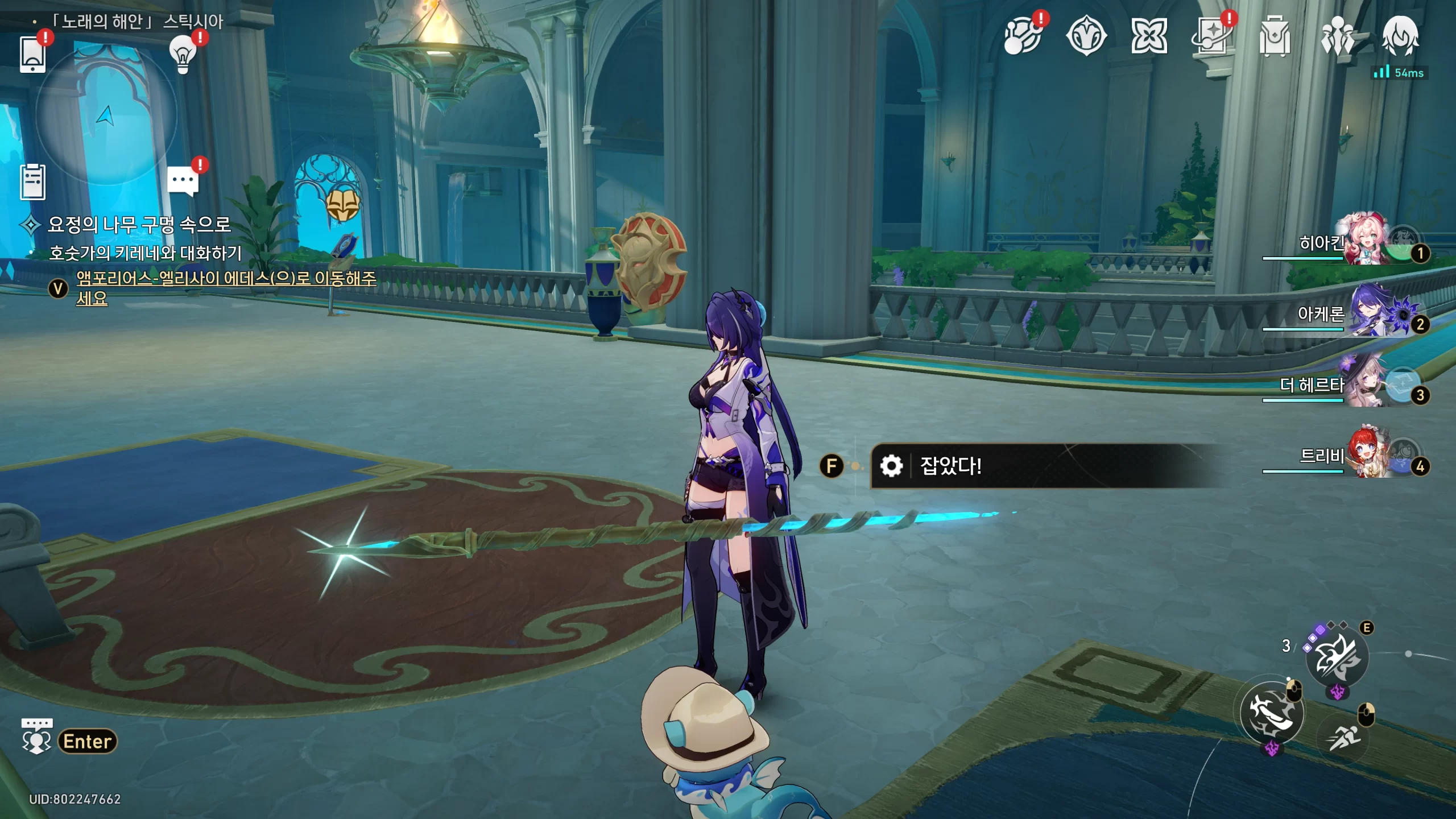Image resolution: width=1456 pixels, height=819 pixels.
Task: Toggle the sprint running icon
Action: (1345, 738)
